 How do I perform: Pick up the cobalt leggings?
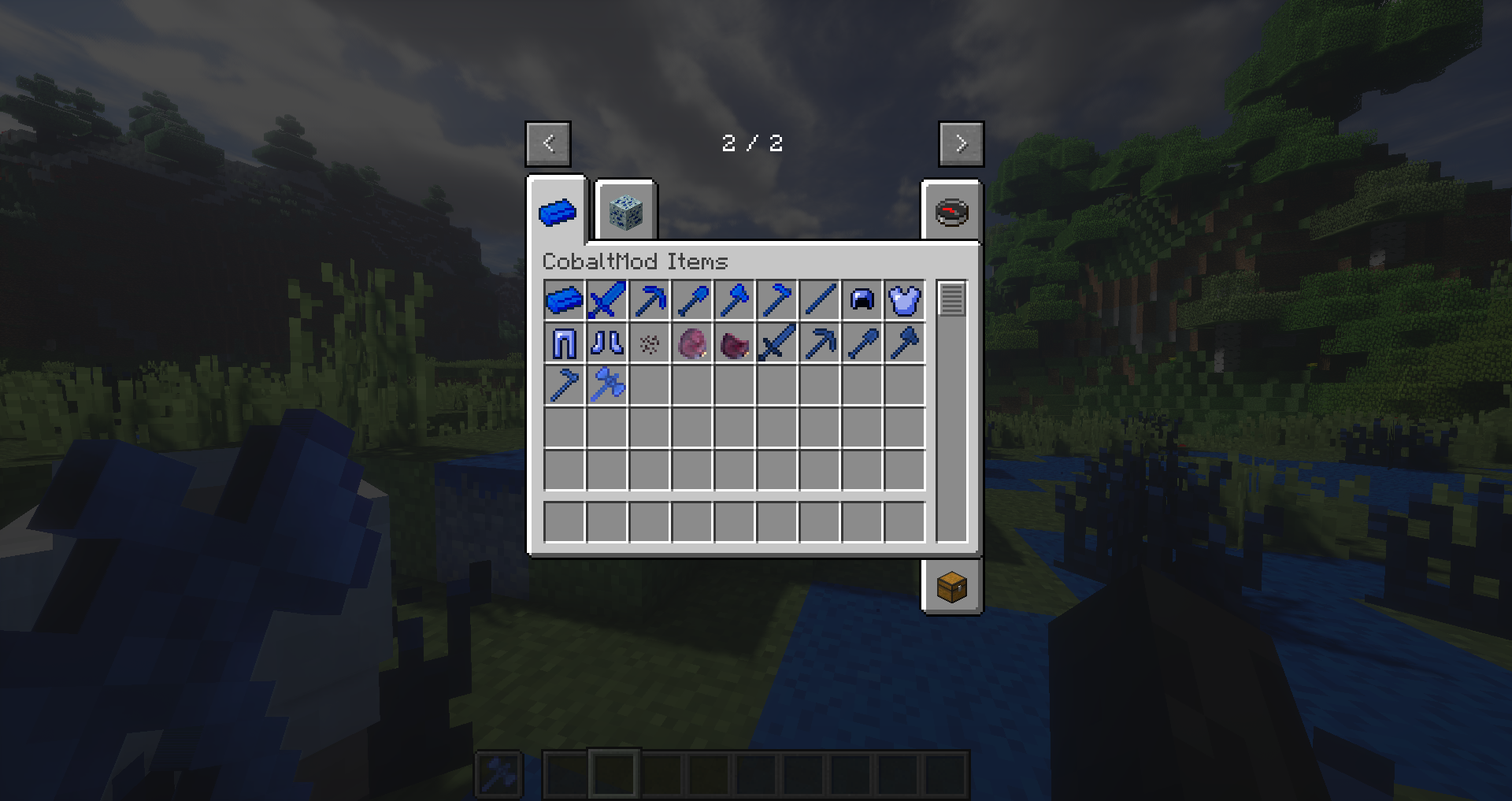pos(564,343)
